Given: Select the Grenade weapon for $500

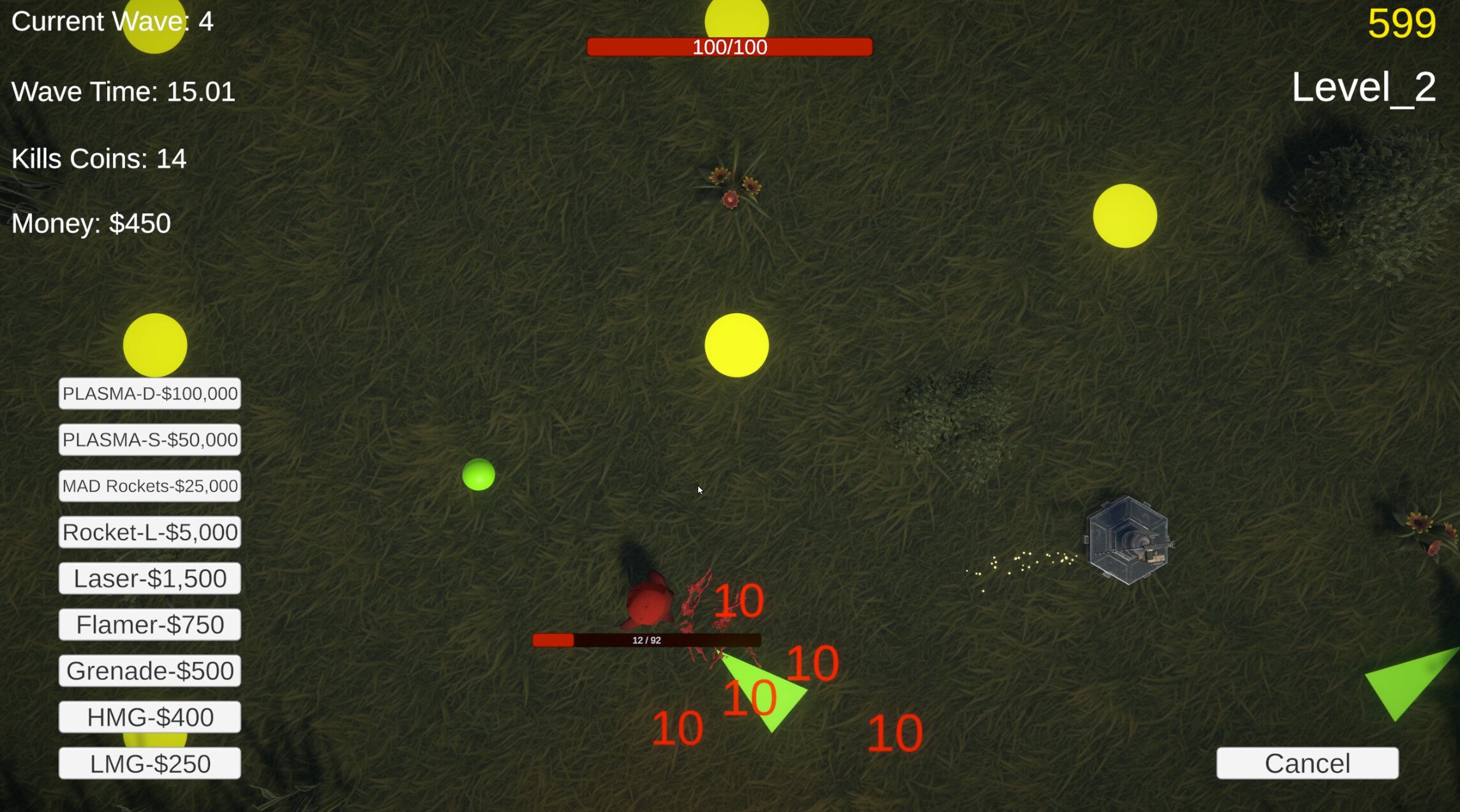Looking at the screenshot, I should [x=149, y=670].
